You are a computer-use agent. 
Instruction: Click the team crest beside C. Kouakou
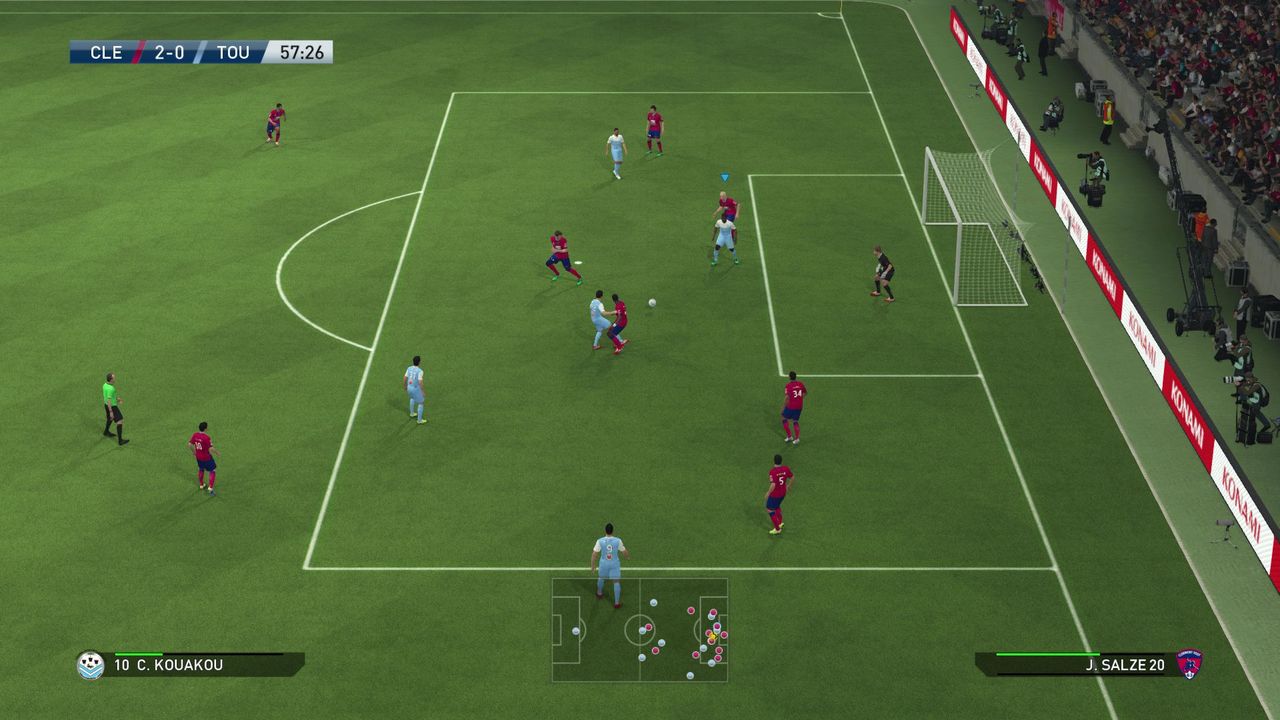(x=90, y=665)
